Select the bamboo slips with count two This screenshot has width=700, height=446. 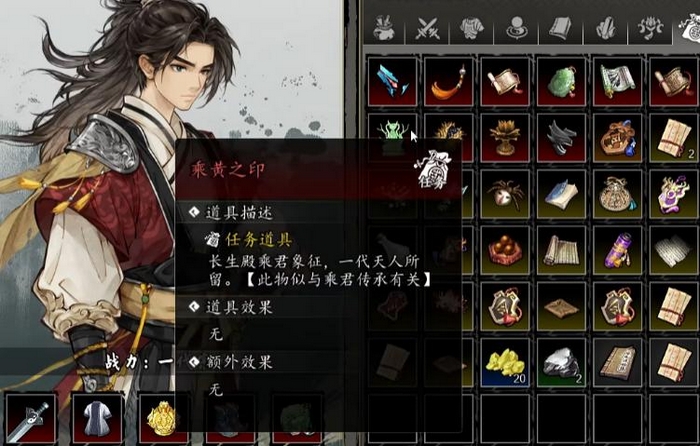coord(673,137)
